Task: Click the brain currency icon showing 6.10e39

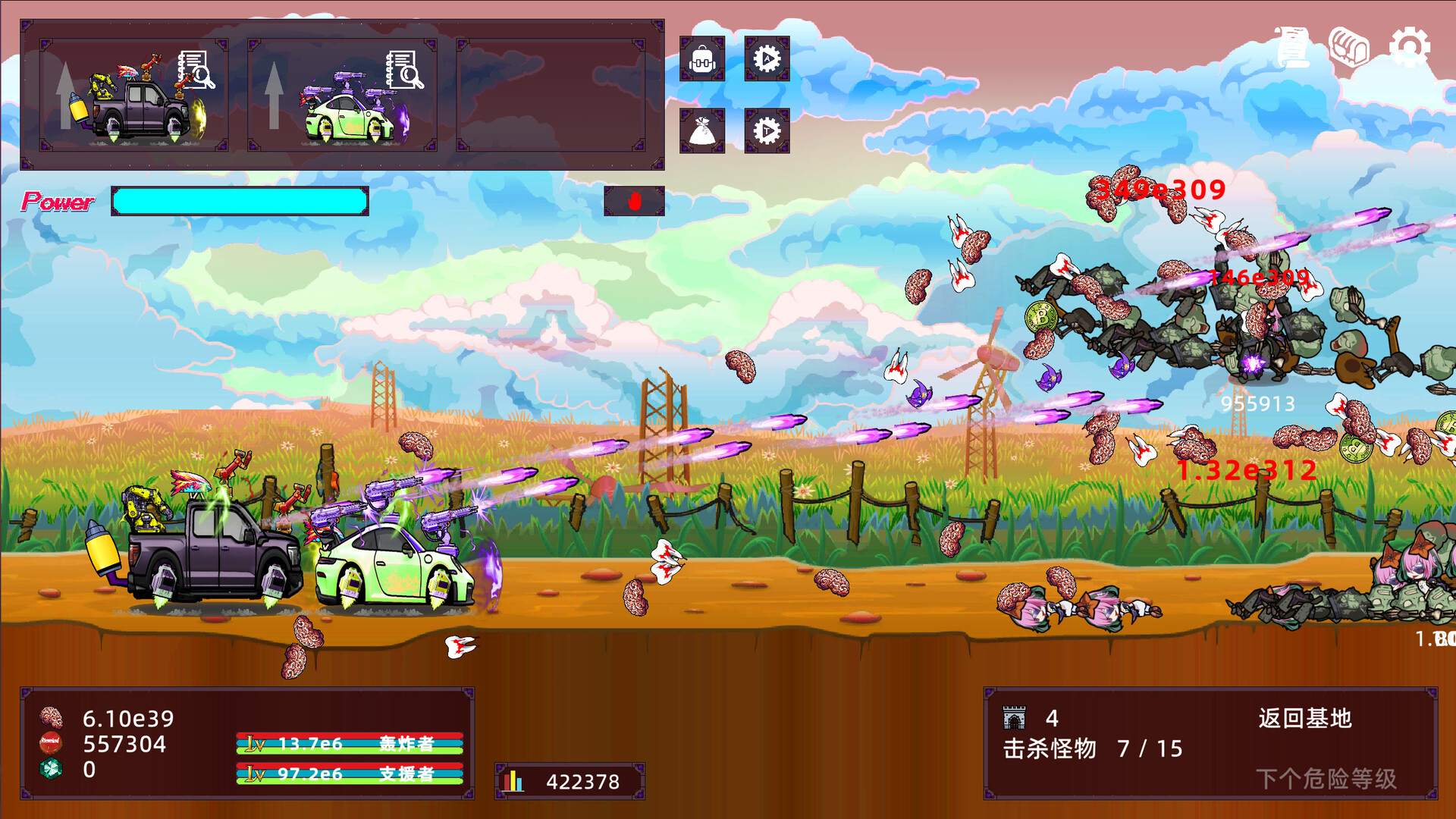Action: 50,717
